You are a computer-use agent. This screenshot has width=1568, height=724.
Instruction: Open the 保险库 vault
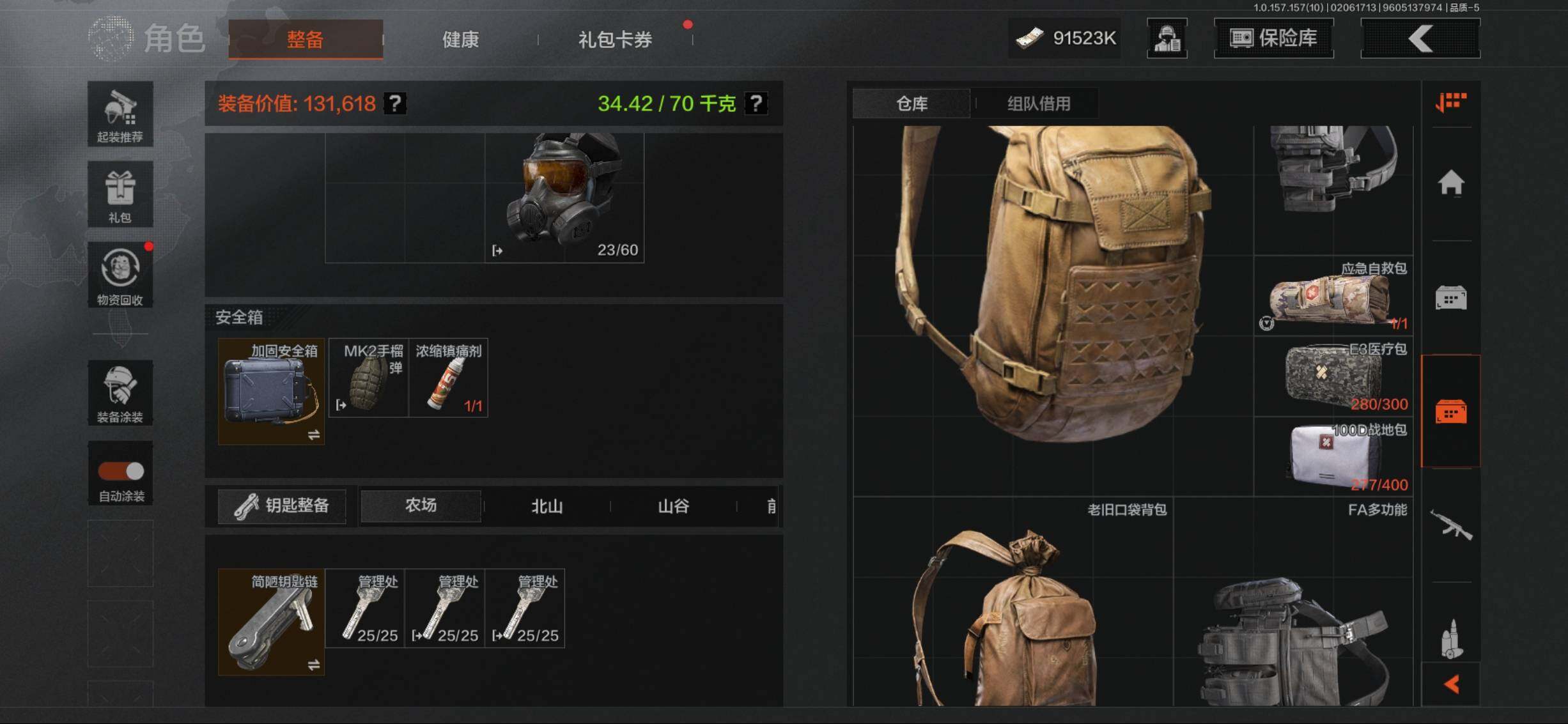pyautogui.click(x=1273, y=38)
